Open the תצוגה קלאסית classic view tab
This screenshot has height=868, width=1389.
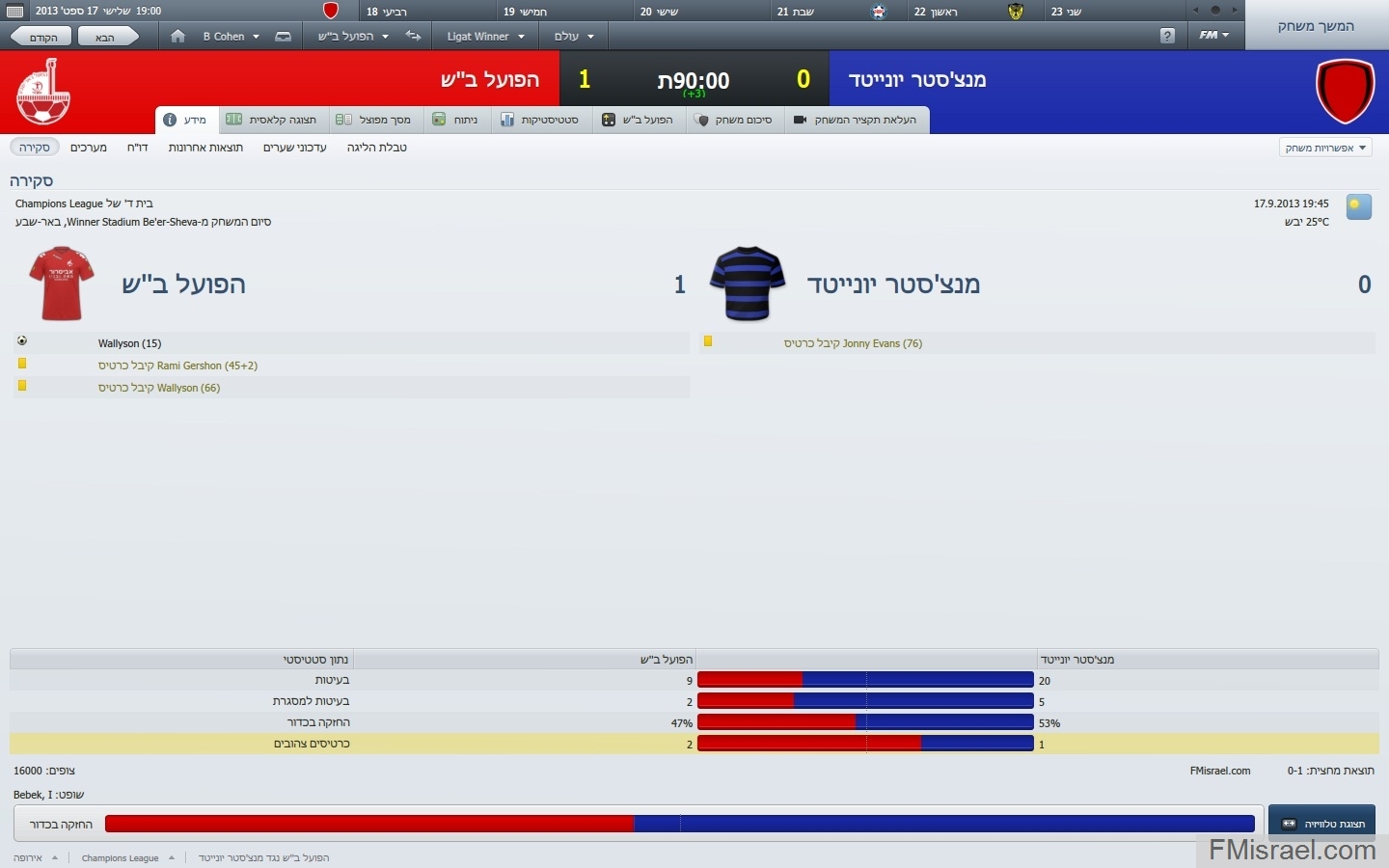273,120
